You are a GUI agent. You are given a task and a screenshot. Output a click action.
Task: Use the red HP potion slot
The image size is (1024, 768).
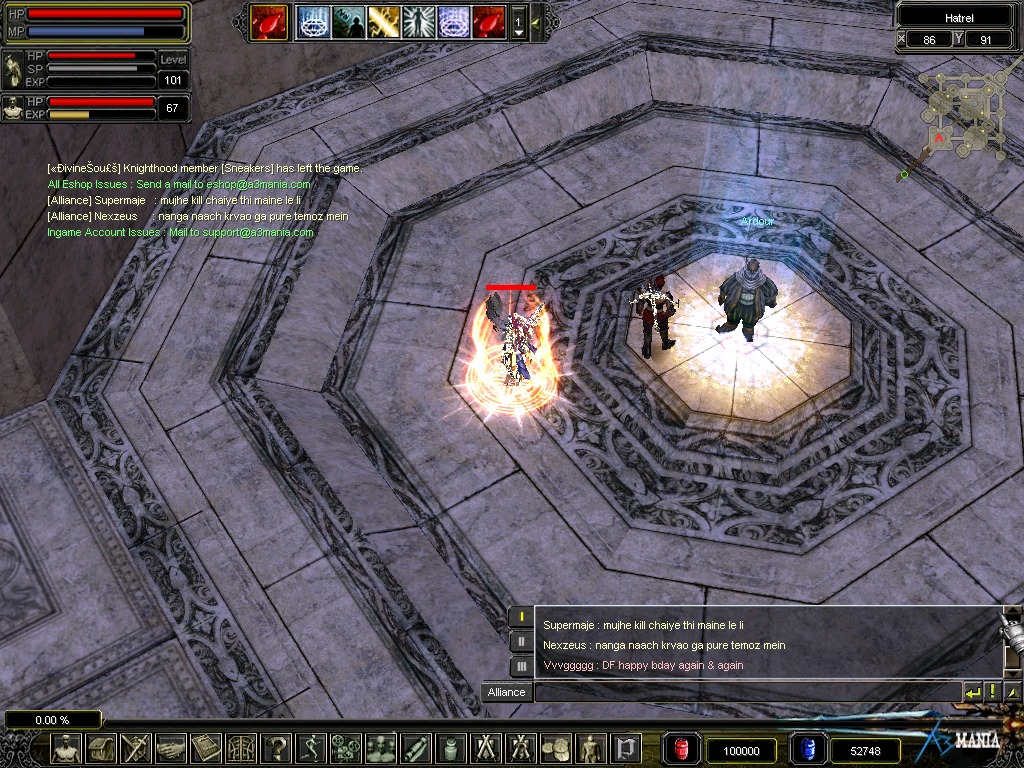pyautogui.click(x=682, y=750)
